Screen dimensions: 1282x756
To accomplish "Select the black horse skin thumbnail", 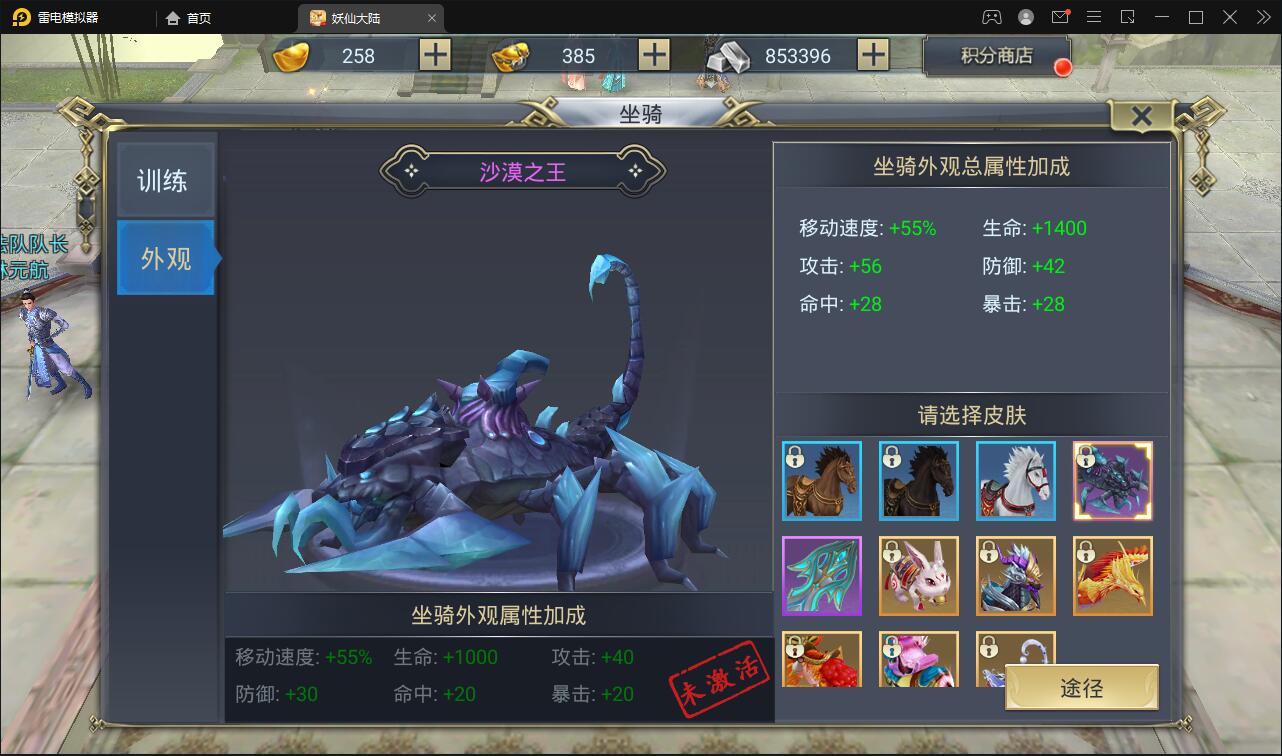I will coord(918,481).
